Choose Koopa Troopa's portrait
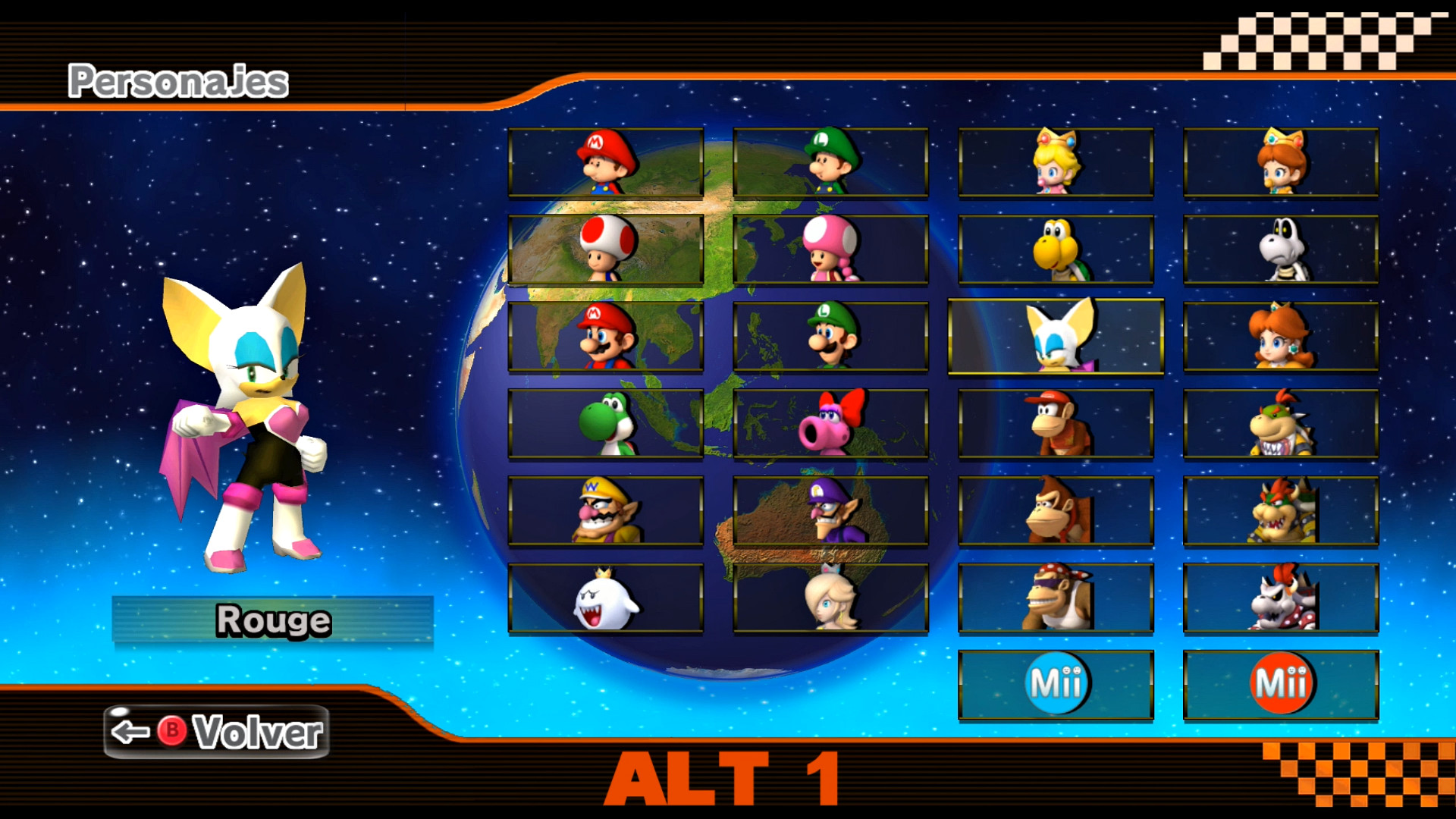The image size is (1456, 819). coord(1054,250)
